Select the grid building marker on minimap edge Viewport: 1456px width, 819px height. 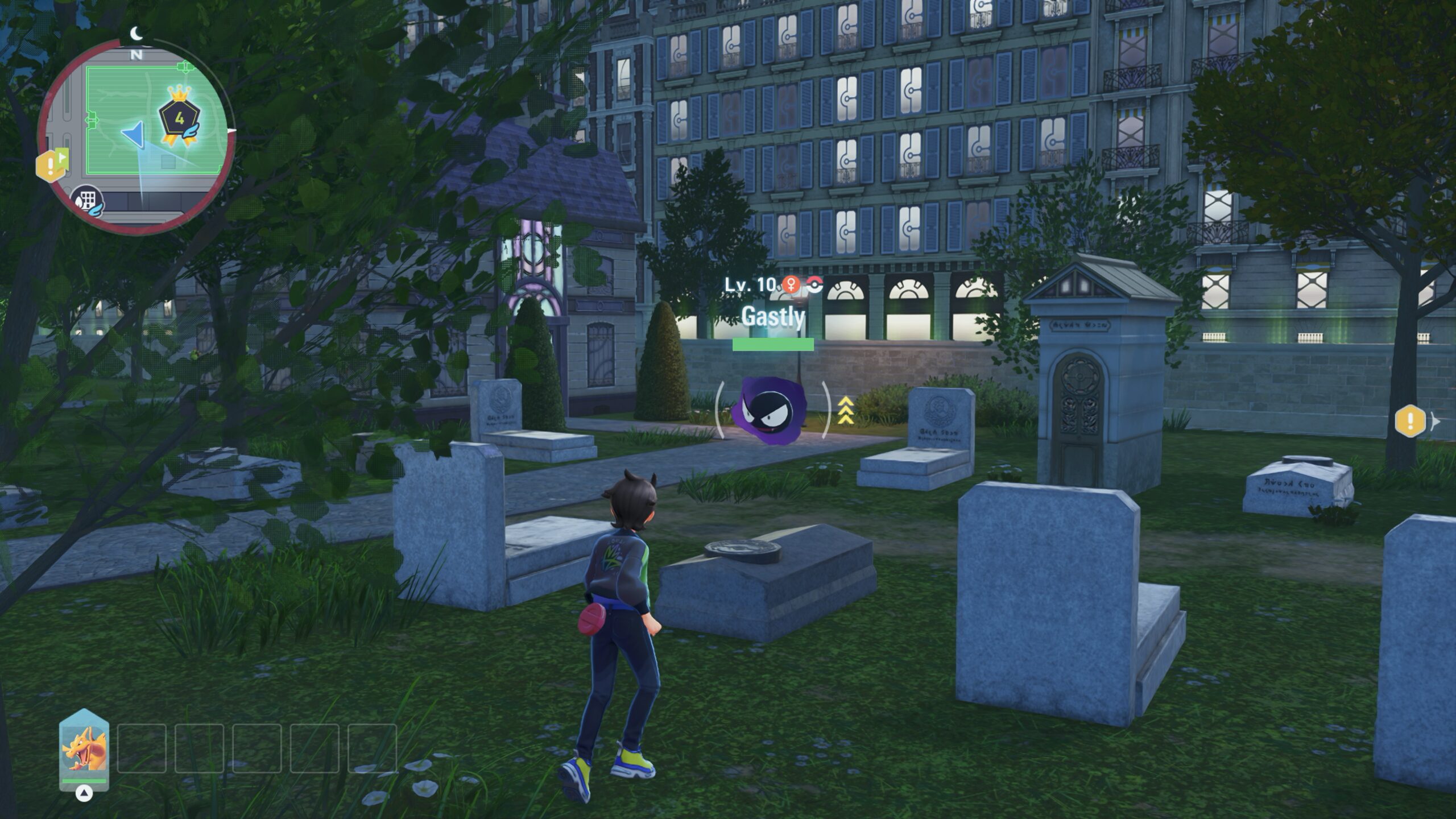[87, 202]
